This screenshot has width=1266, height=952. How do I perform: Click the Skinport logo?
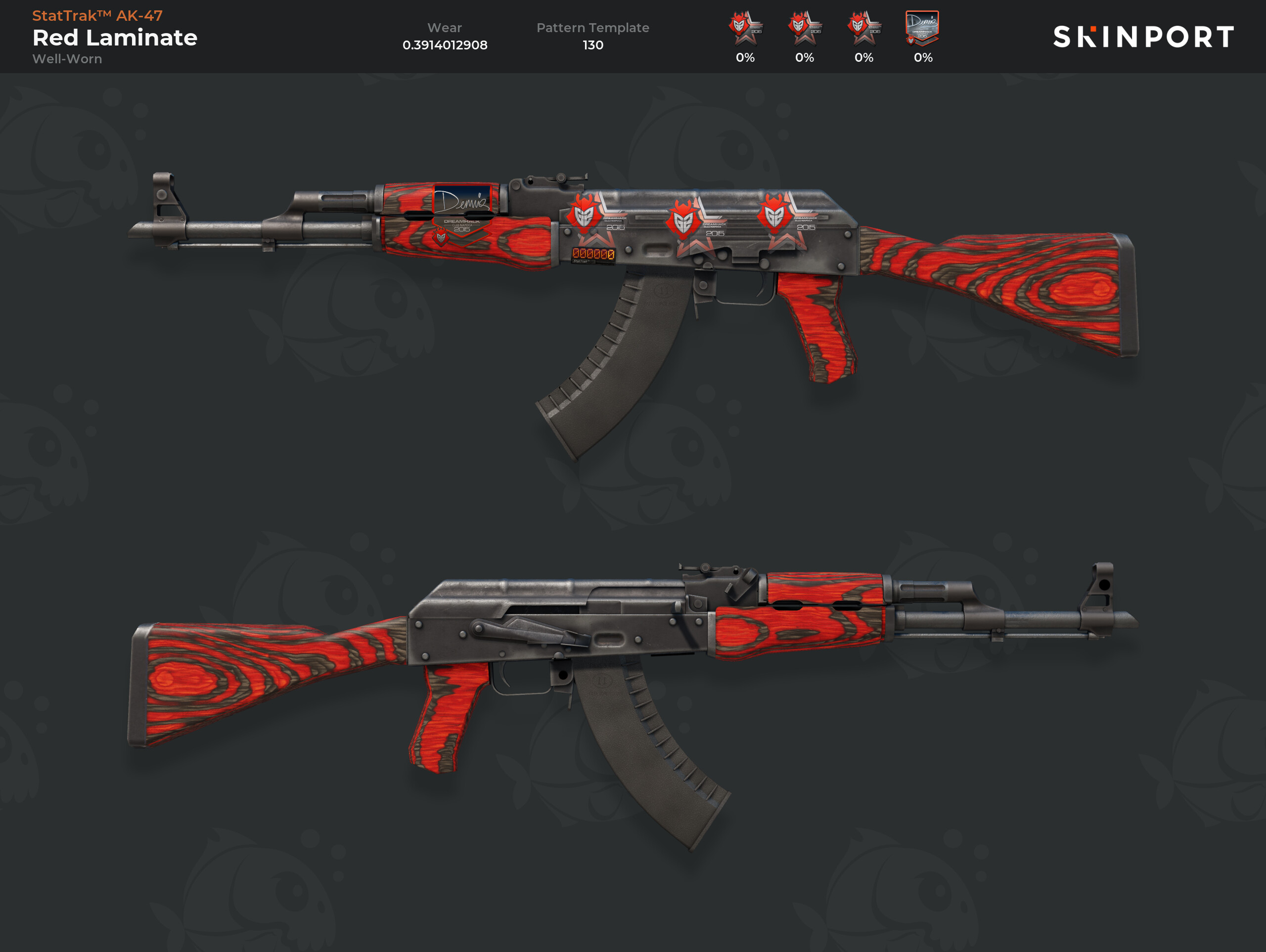(1143, 37)
